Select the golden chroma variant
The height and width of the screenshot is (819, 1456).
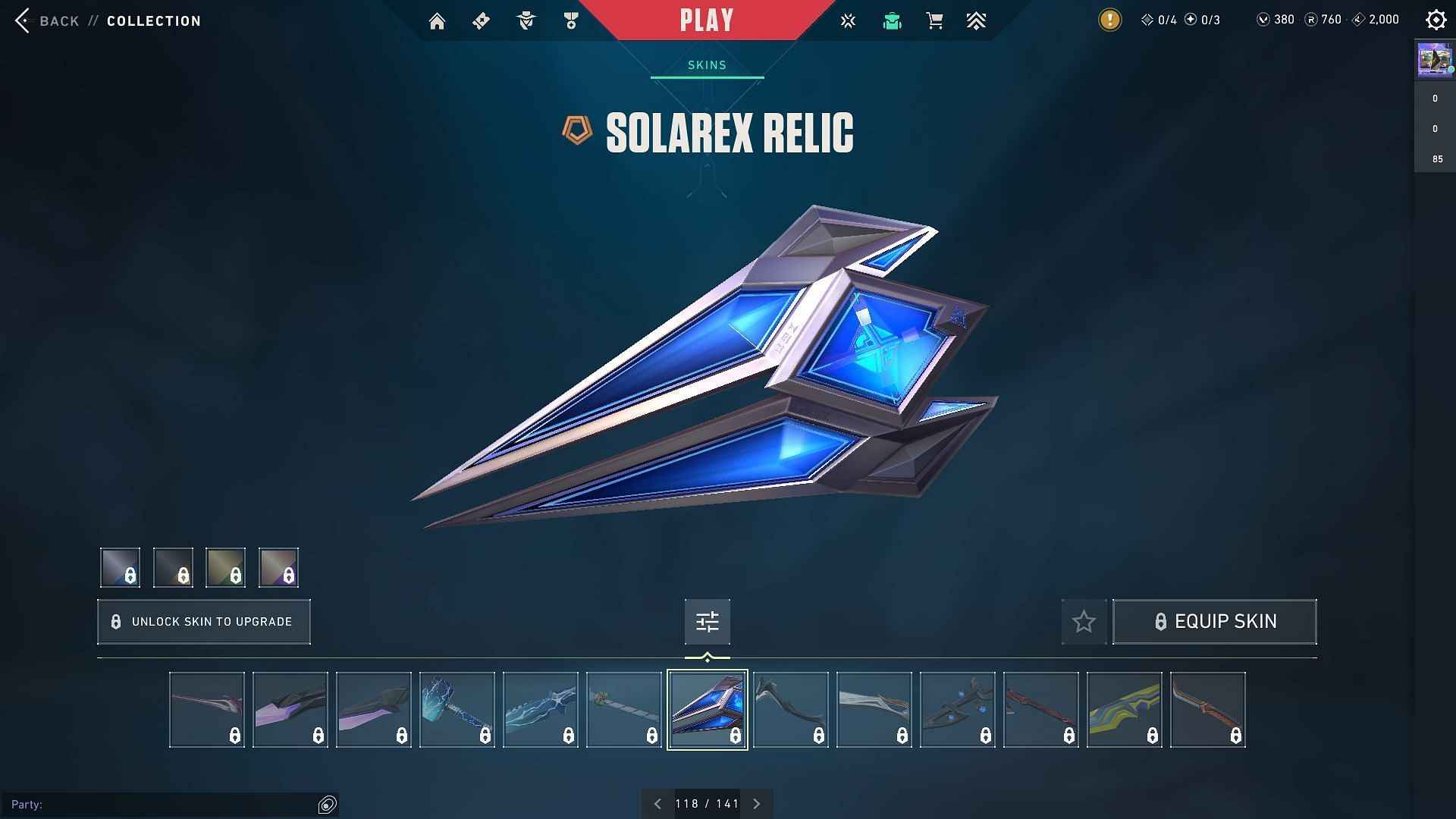(x=226, y=567)
